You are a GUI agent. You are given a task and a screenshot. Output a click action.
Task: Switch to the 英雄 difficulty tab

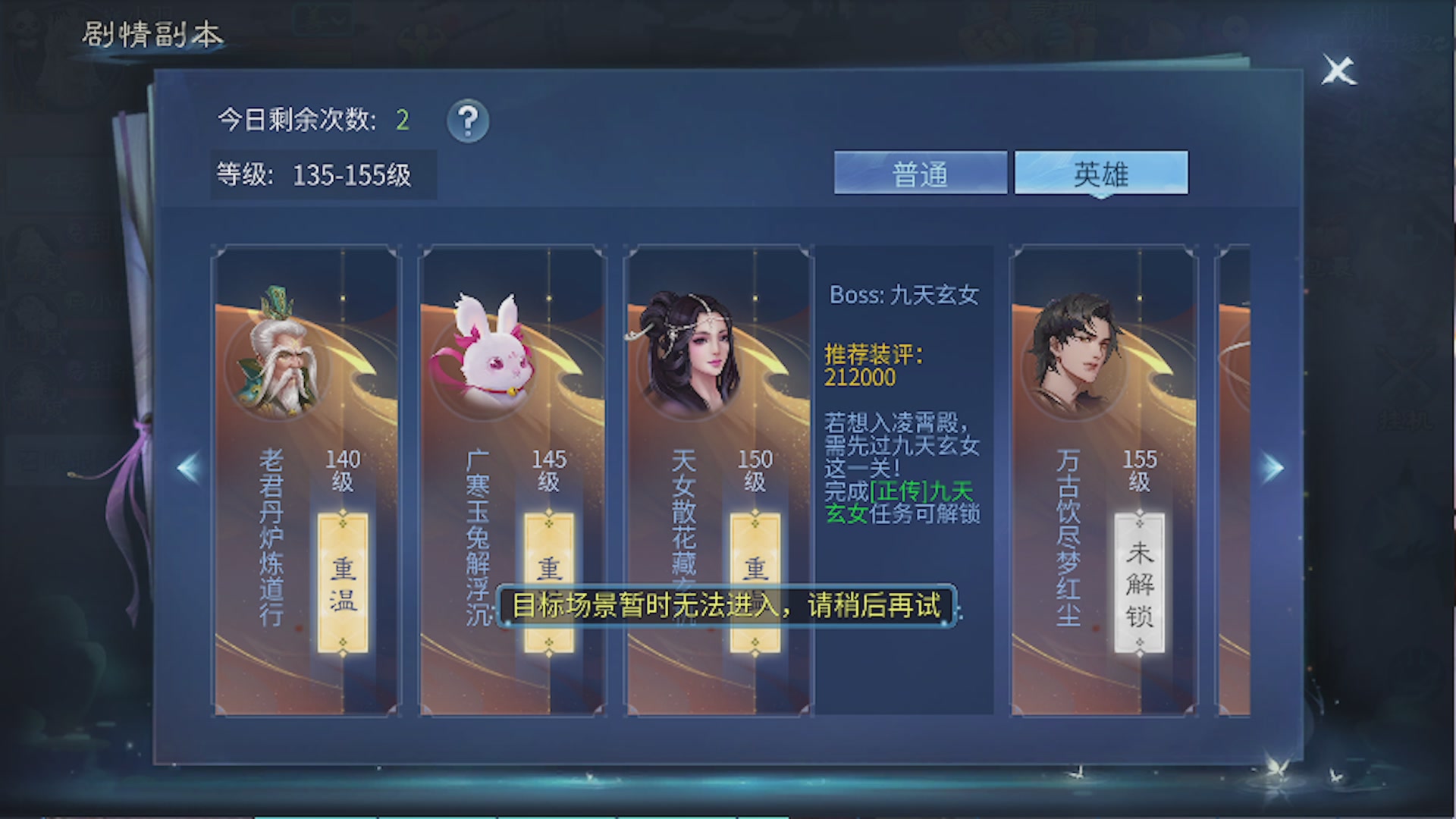pos(1101,173)
